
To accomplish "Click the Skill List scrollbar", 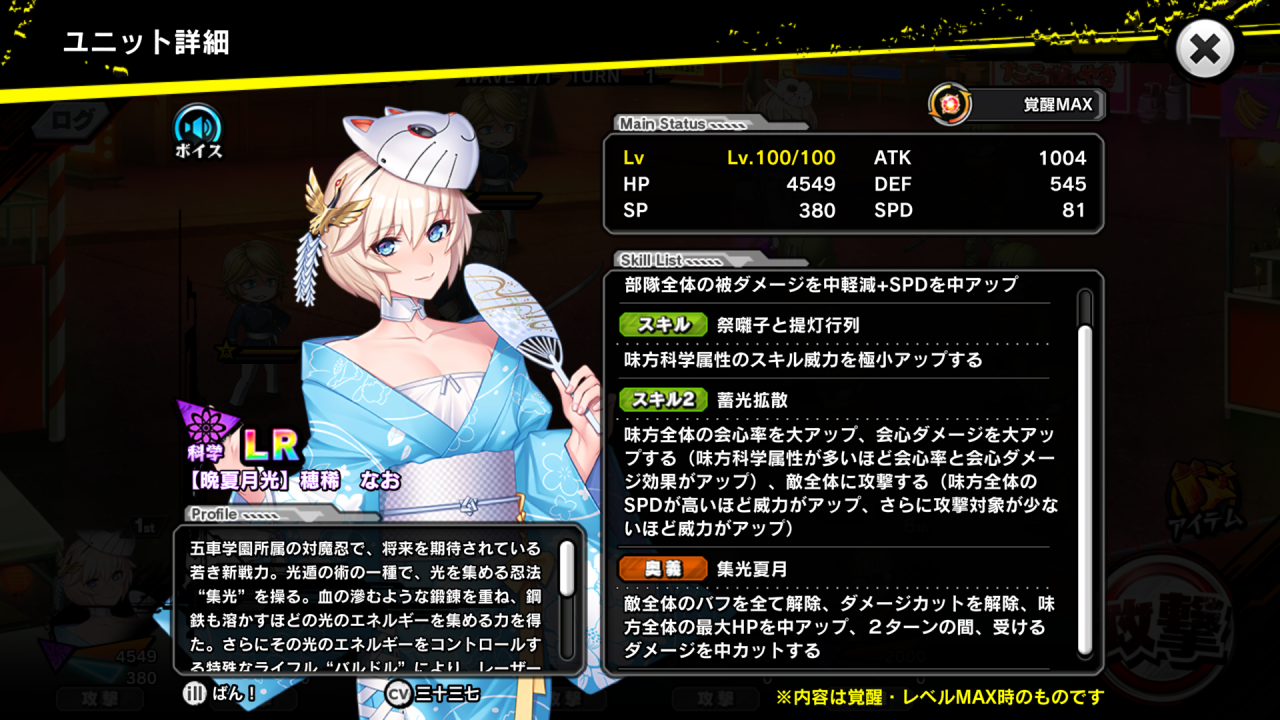I will [x=1084, y=470].
